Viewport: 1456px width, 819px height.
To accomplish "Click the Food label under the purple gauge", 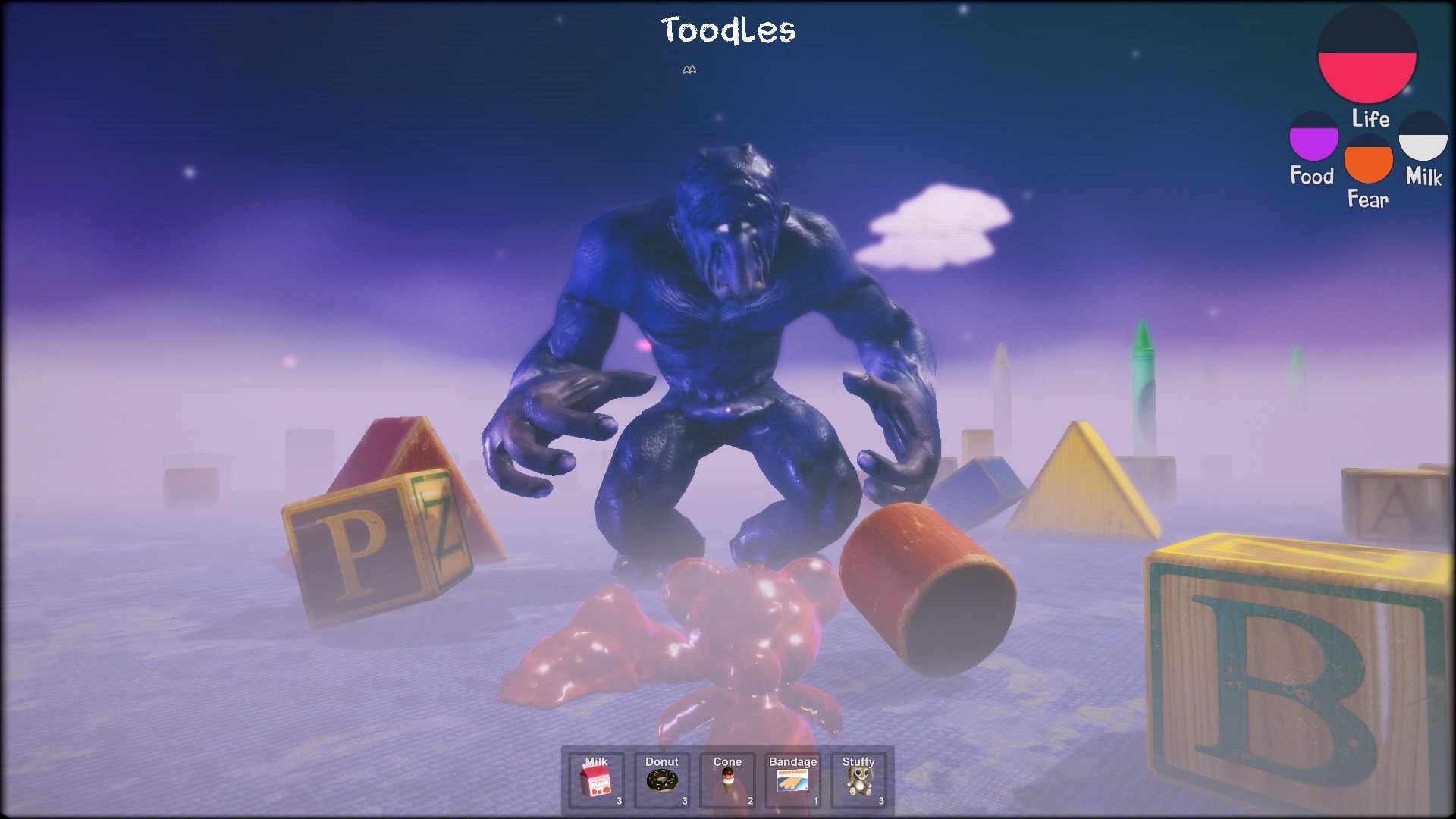I will pyautogui.click(x=1311, y=176).
